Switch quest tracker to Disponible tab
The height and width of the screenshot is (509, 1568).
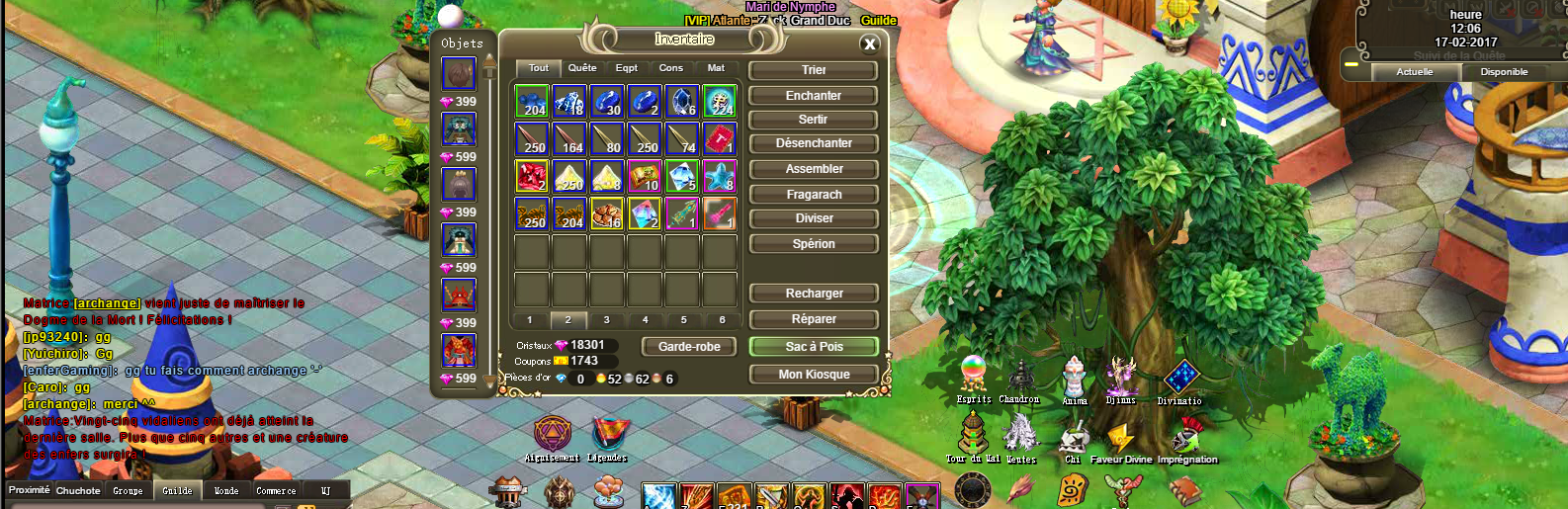(x=1504, y=72)
